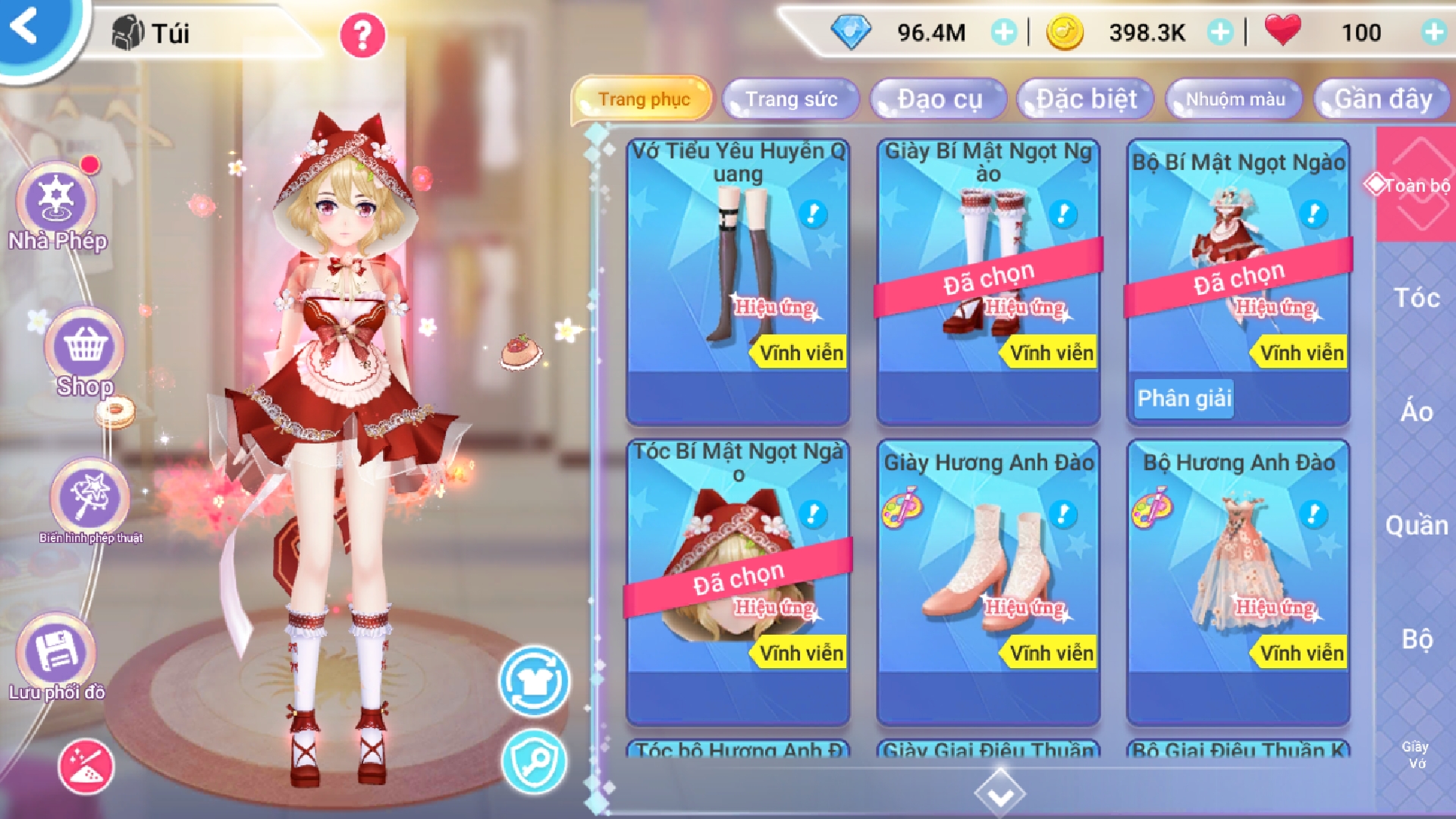Filter items by Tóc category
Viewport: 1456px width, 819px height.
coord(1417,298)
